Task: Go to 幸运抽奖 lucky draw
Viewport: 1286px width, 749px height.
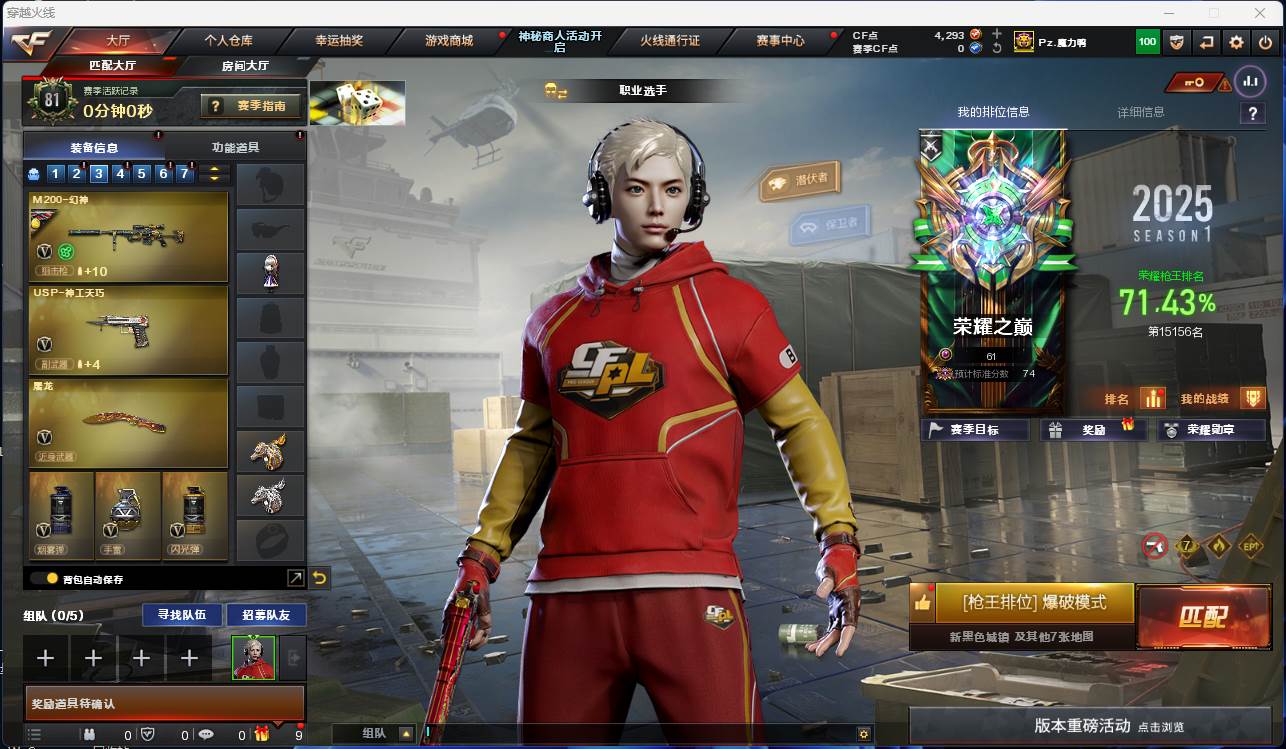Action: 339,41
